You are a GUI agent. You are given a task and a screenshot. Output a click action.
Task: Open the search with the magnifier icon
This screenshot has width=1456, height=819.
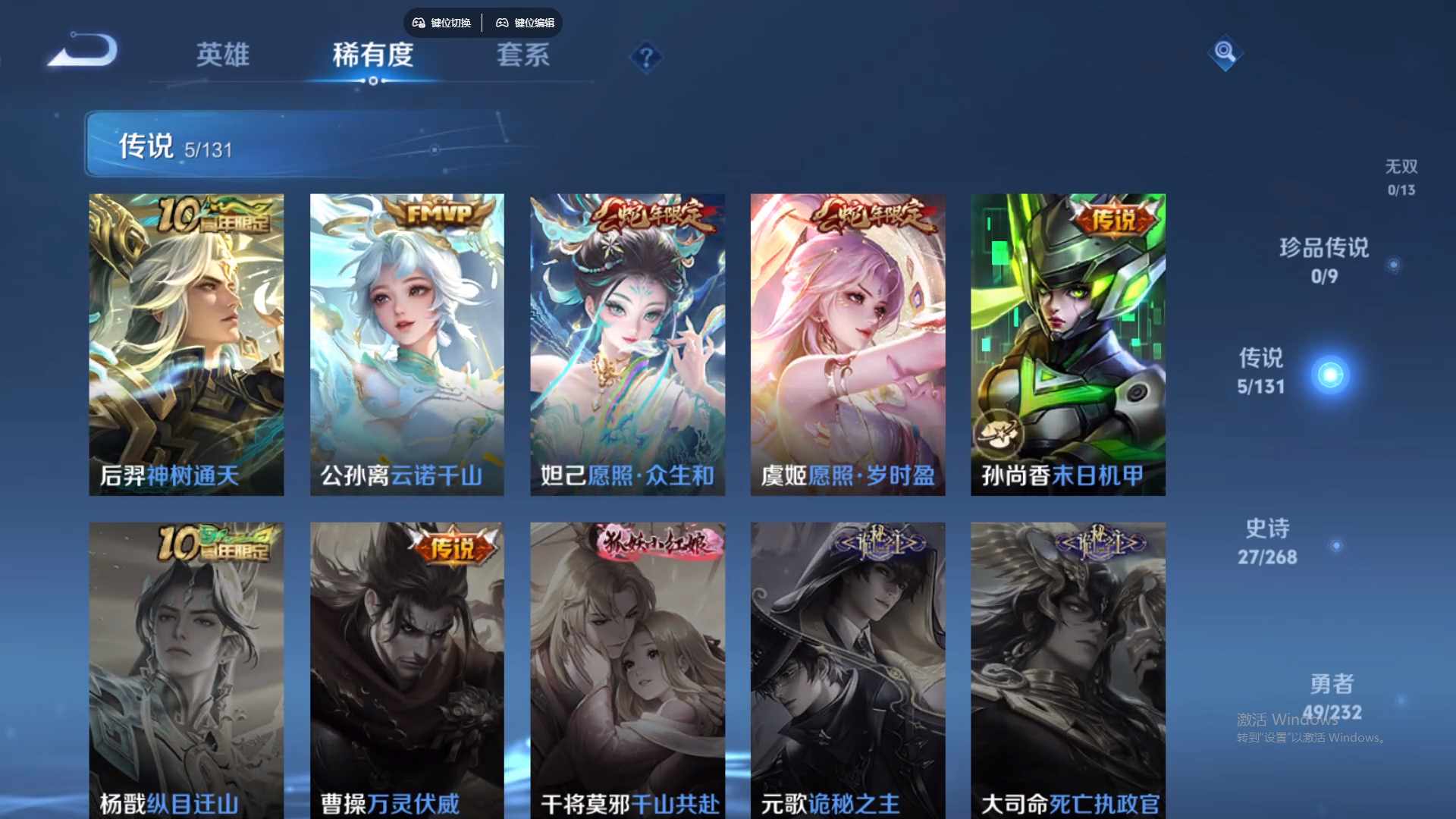point(1225,54)
